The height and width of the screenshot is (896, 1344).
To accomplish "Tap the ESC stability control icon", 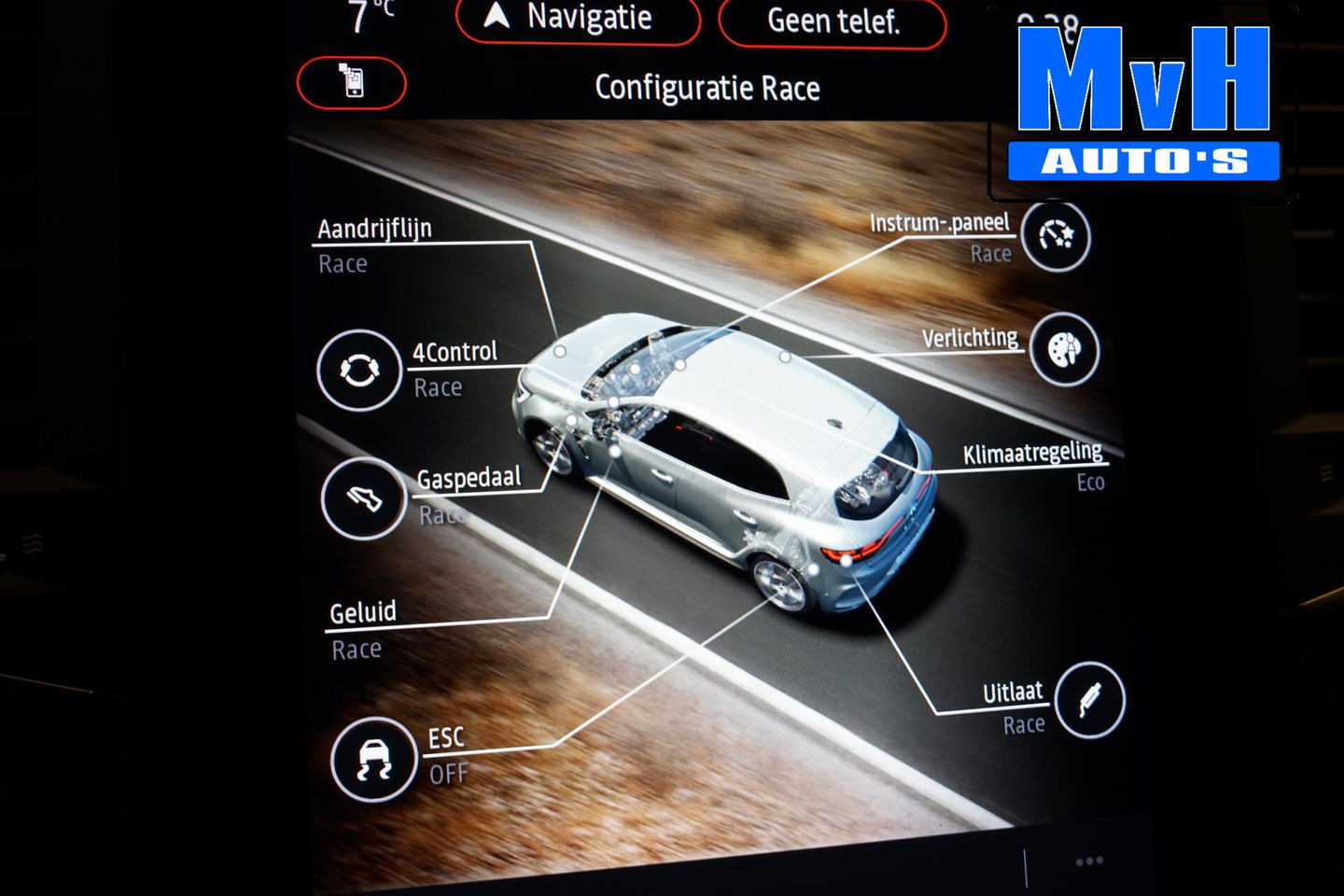I will tap(373, 758).
